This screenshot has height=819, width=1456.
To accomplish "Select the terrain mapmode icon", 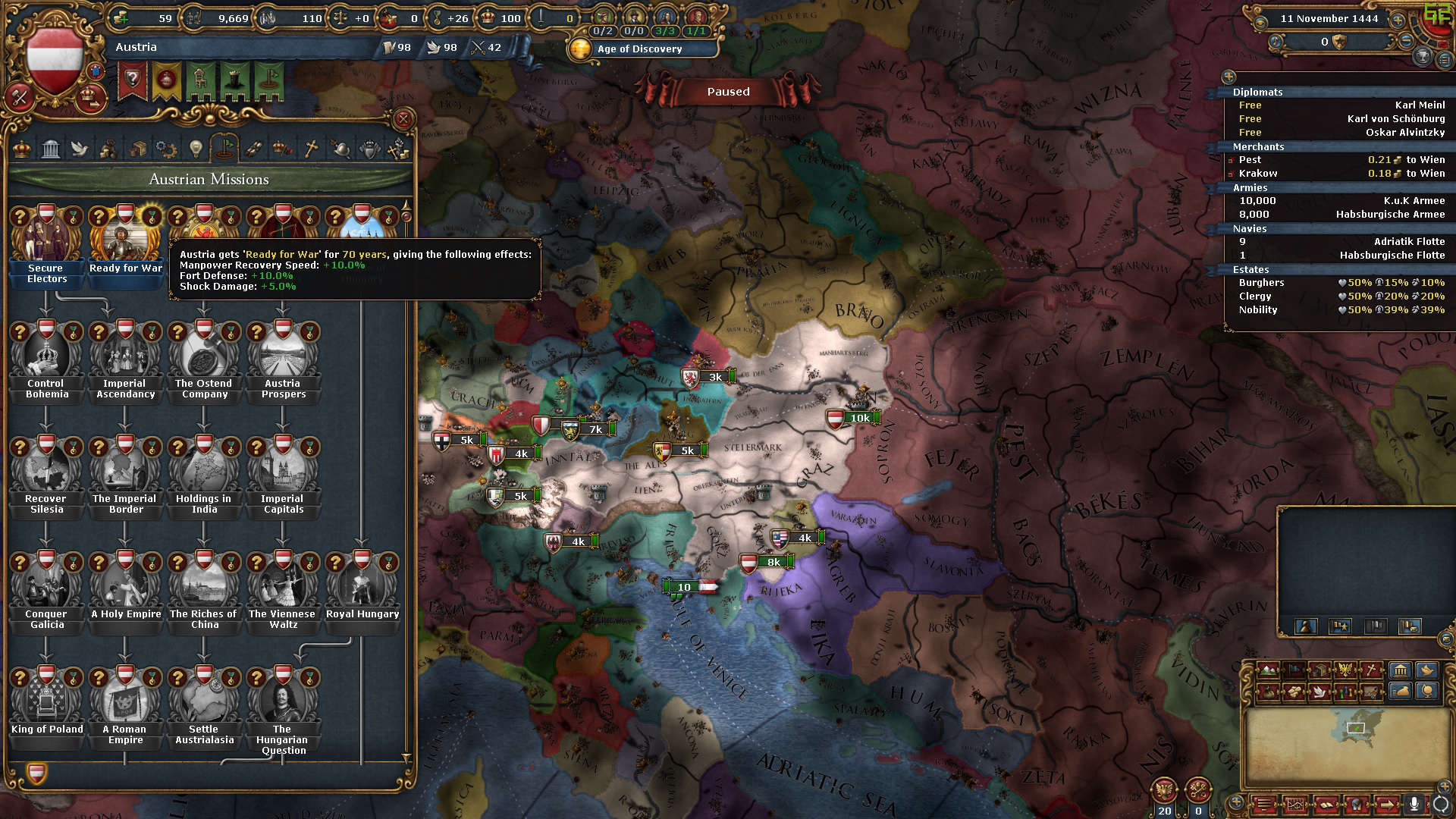I will pos(1267,670).
